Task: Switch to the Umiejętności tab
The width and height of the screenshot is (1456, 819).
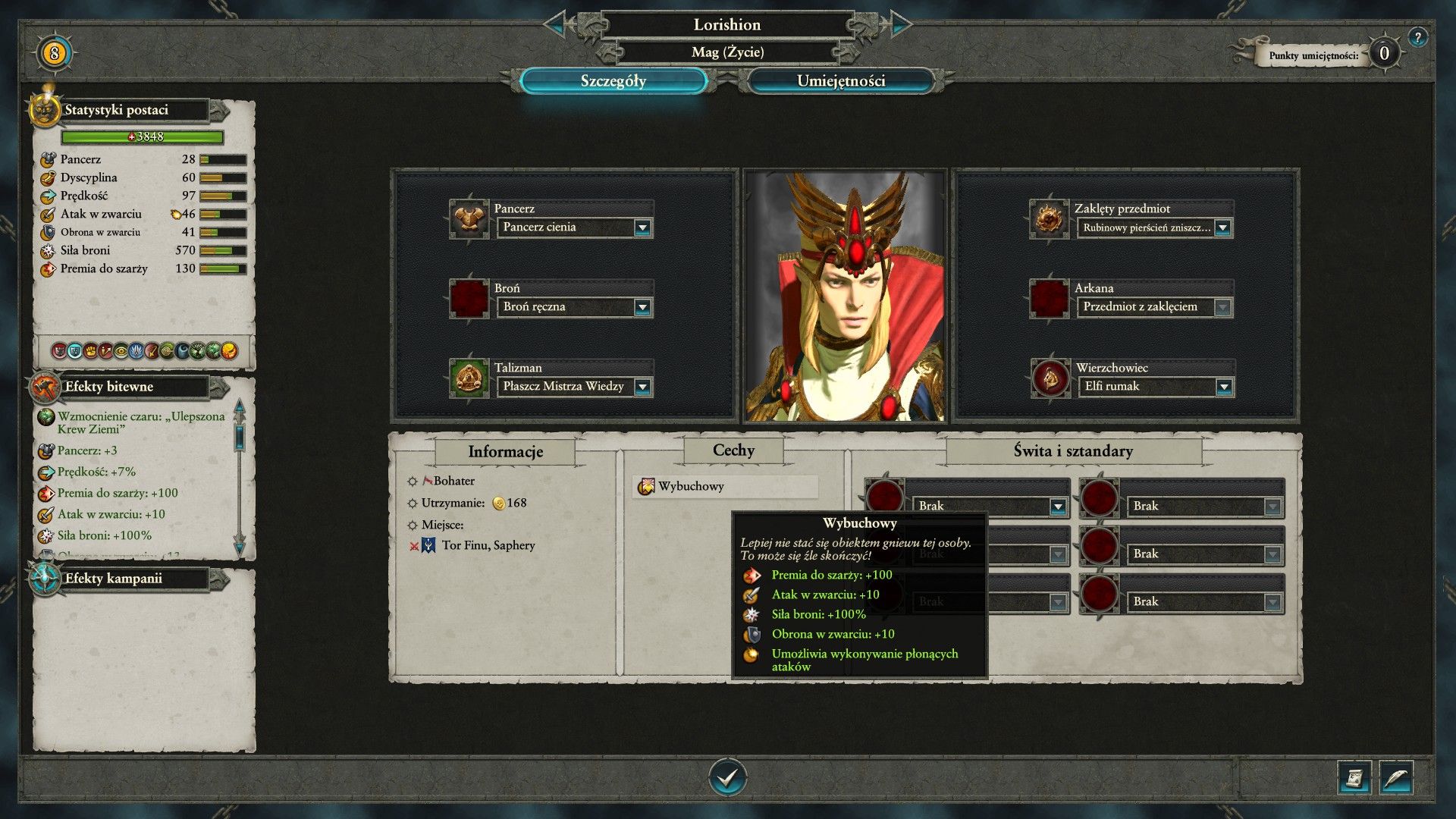Action: [840, 81]
